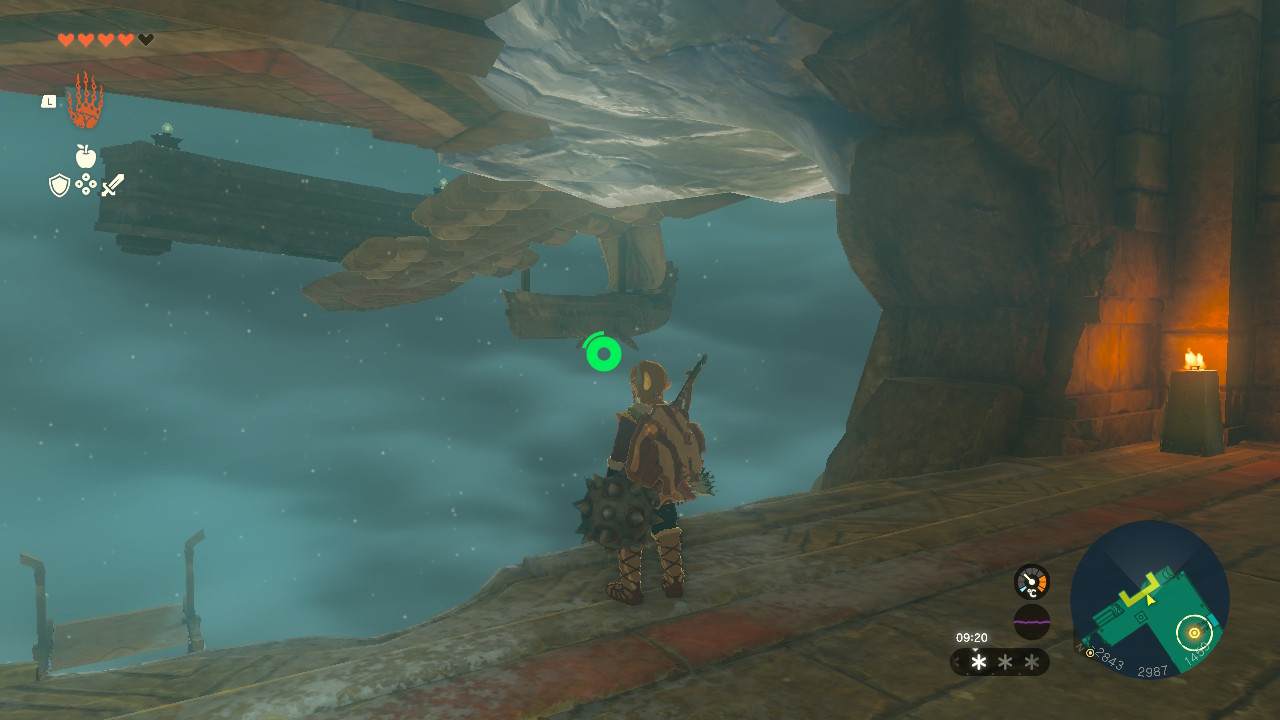Click the in-game time display showing 09:20
This screenshot has width=1280, height=720.
point(973,637)
